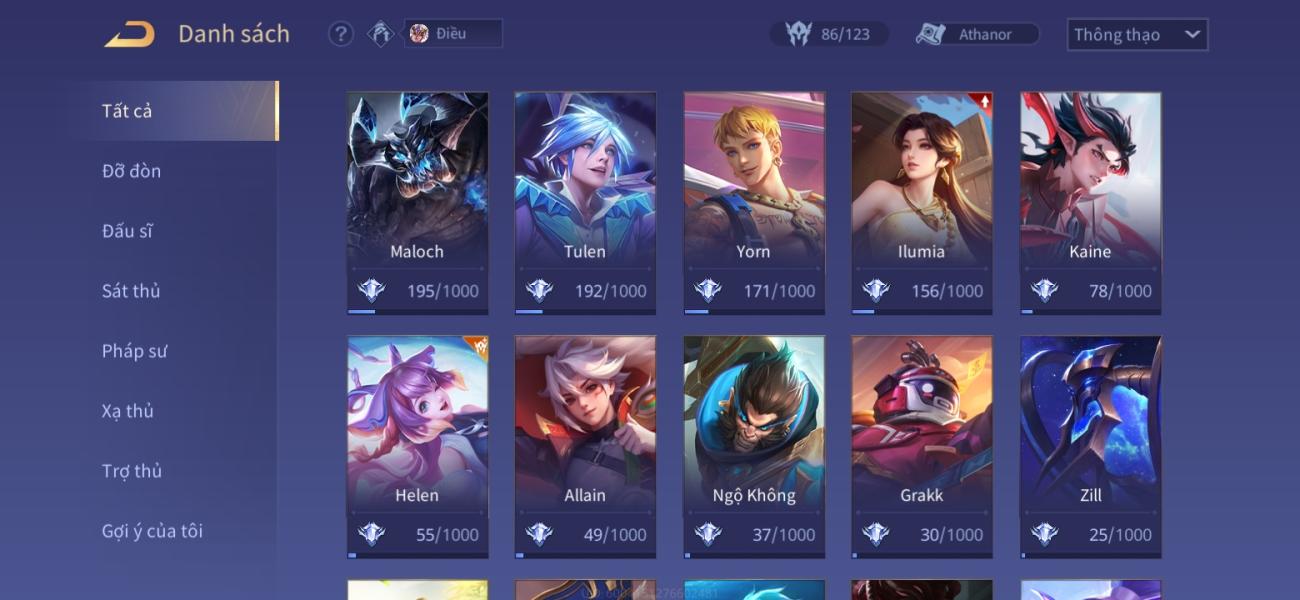Go back using the return arrow
The width and height of the screenshot is (1300, 600).
(130, 34)
